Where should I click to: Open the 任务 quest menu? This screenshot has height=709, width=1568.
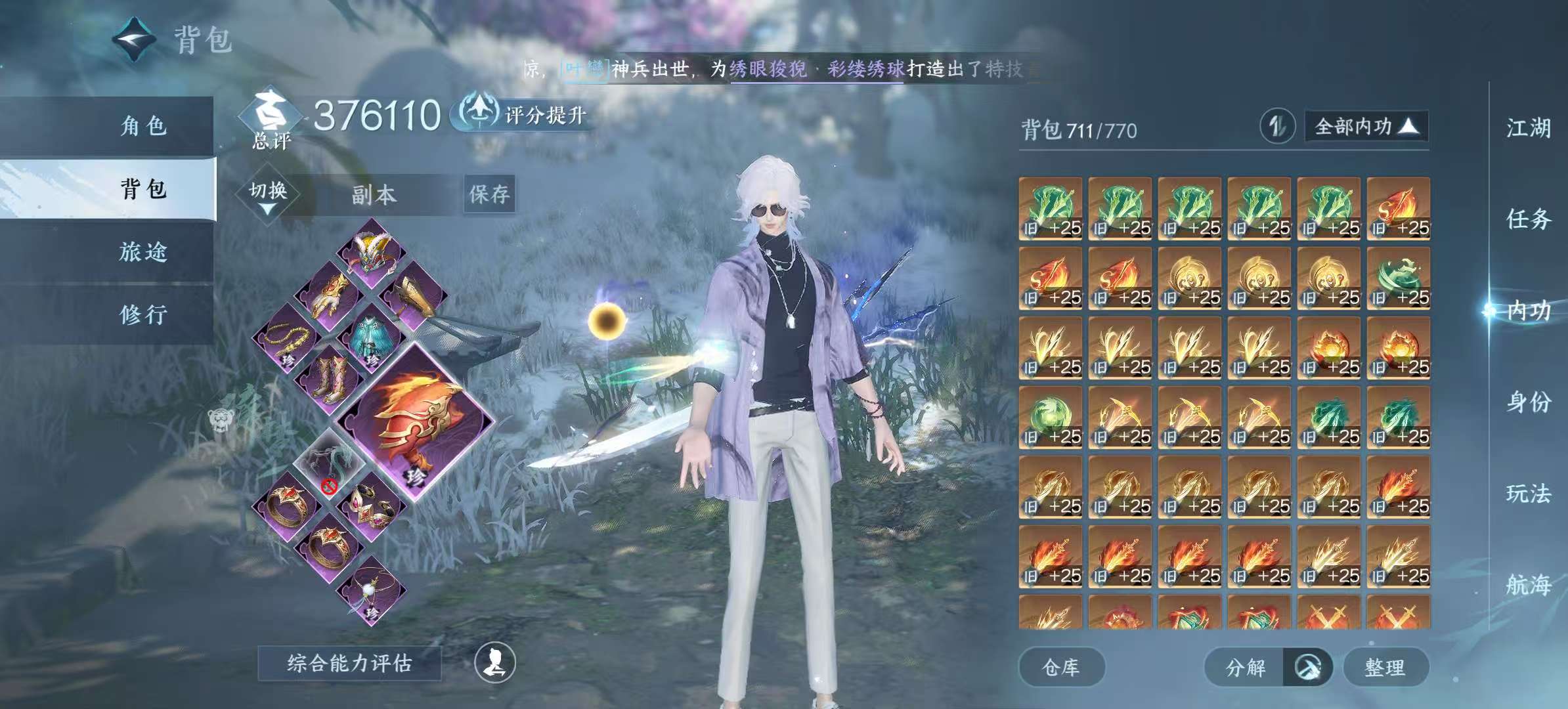(x=1528, y=219)
